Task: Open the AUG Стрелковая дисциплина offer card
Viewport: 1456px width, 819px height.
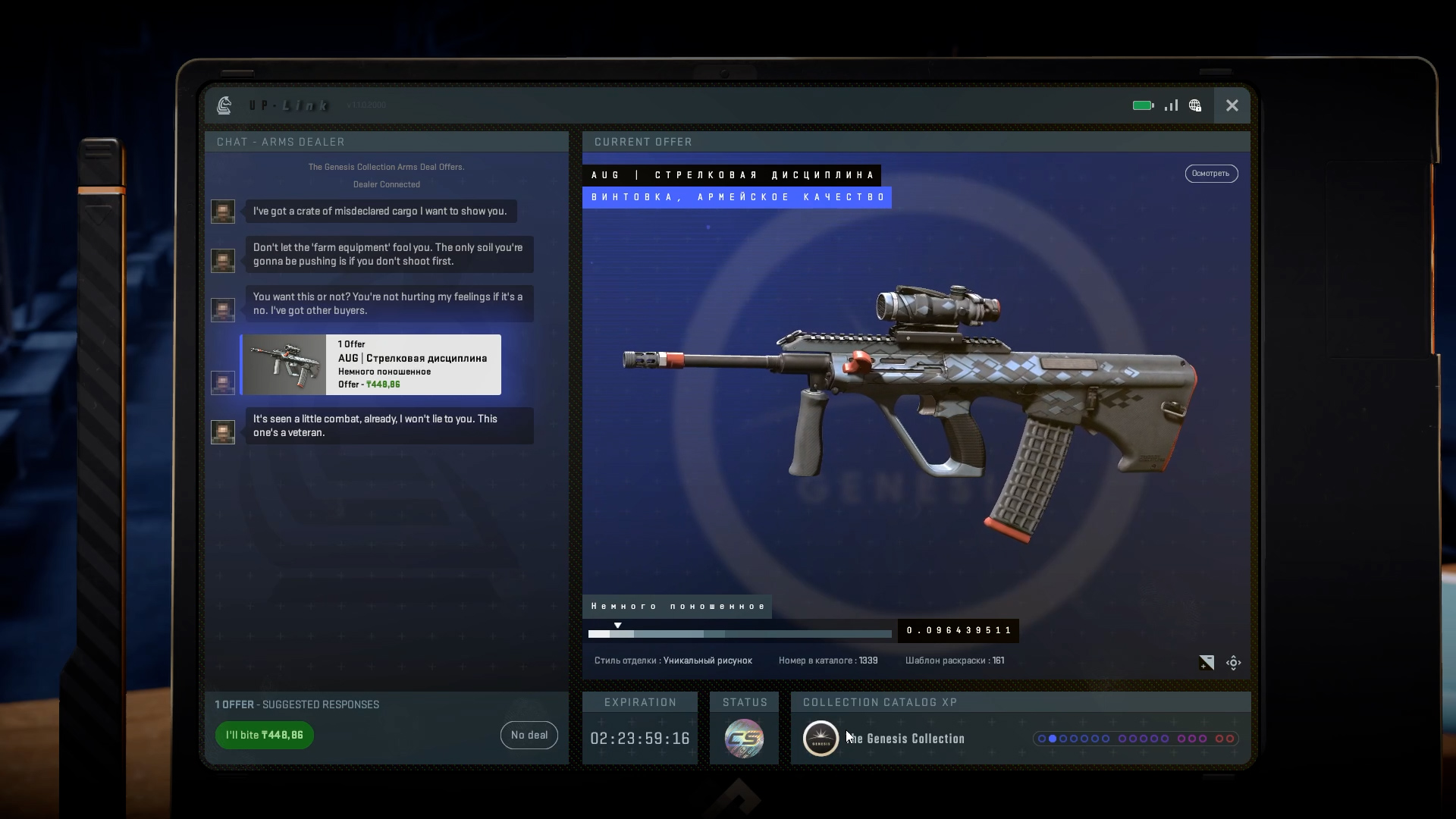Action: coord(370,365)
